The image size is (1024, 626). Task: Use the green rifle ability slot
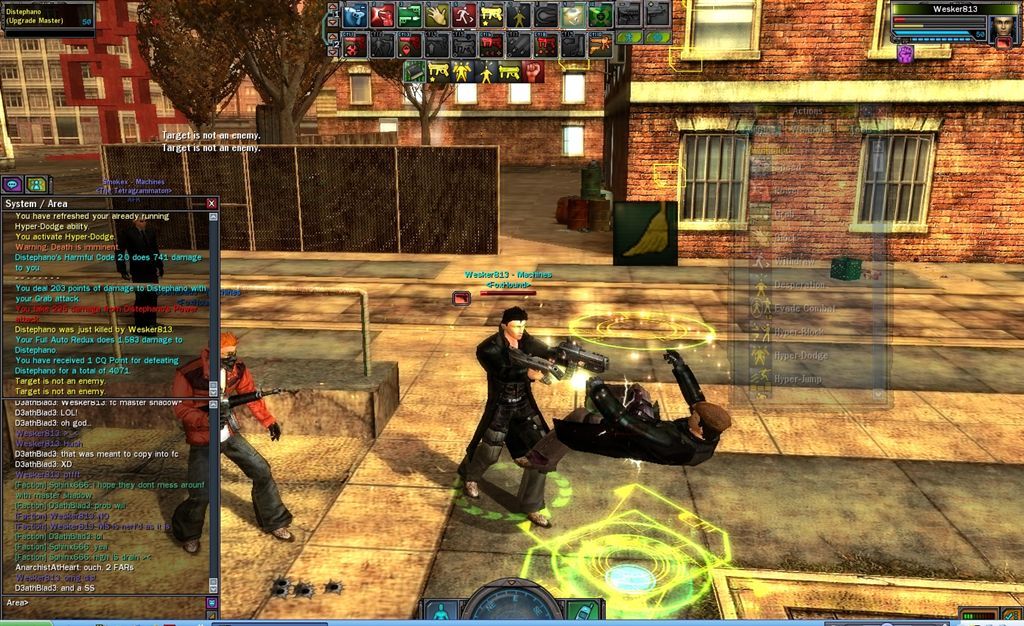409,15
